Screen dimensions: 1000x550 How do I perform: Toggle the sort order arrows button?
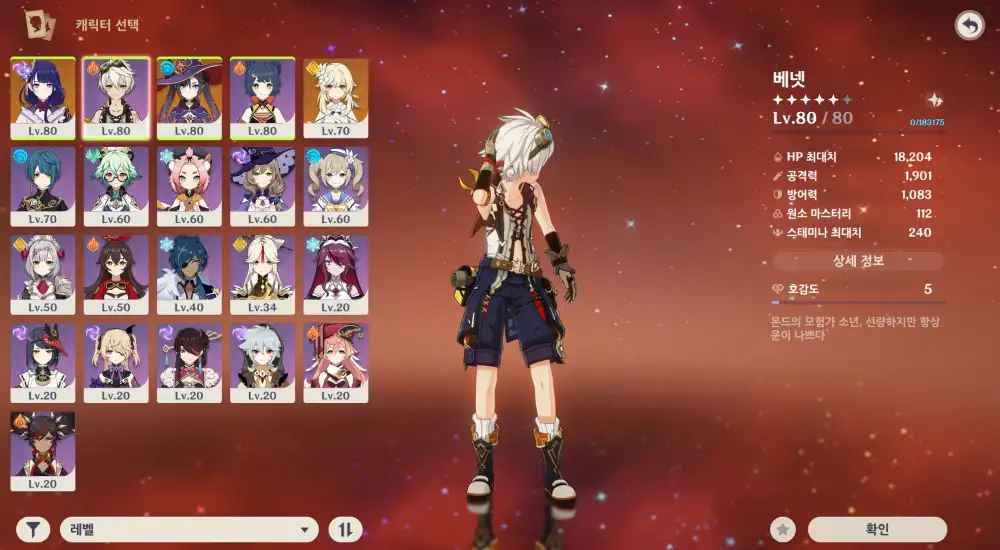tap(345, 530)
